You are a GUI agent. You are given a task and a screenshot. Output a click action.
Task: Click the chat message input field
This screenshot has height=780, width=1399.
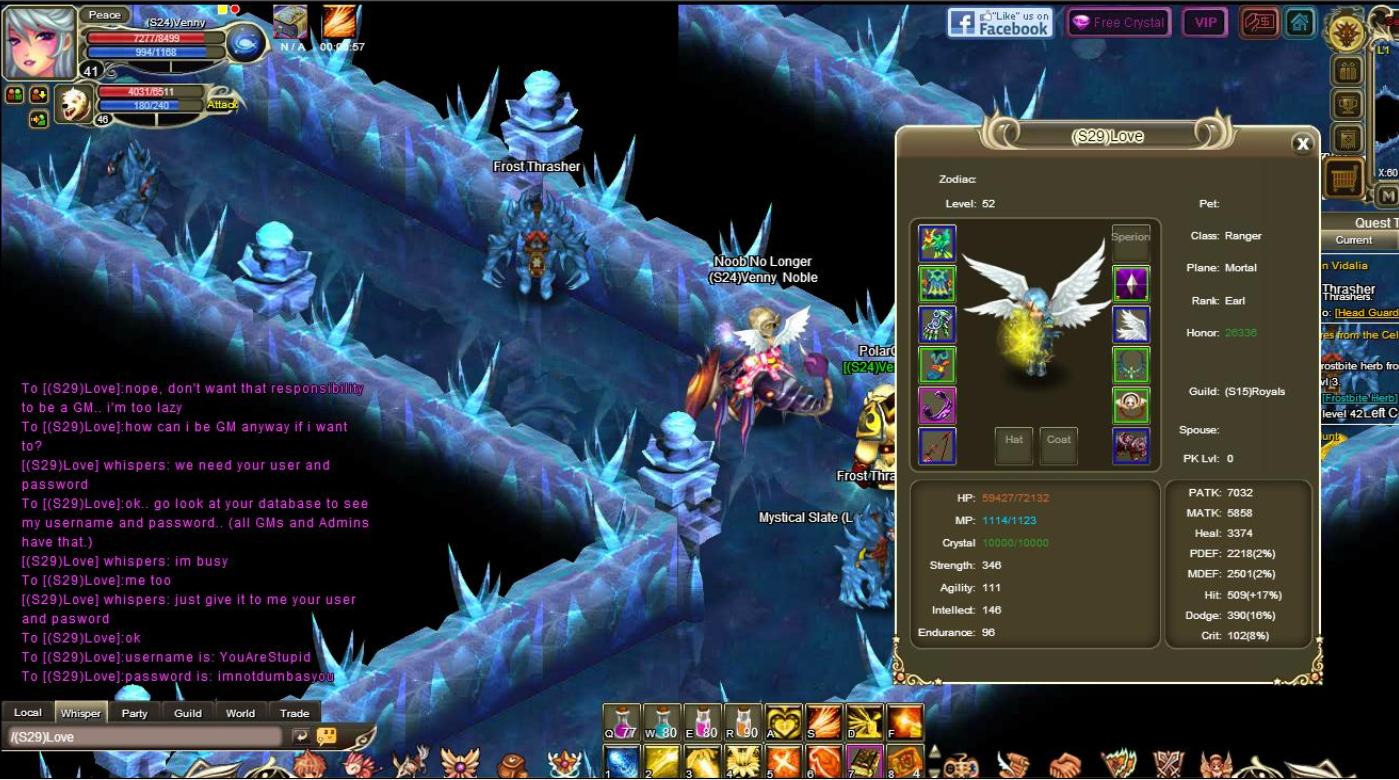145,737
